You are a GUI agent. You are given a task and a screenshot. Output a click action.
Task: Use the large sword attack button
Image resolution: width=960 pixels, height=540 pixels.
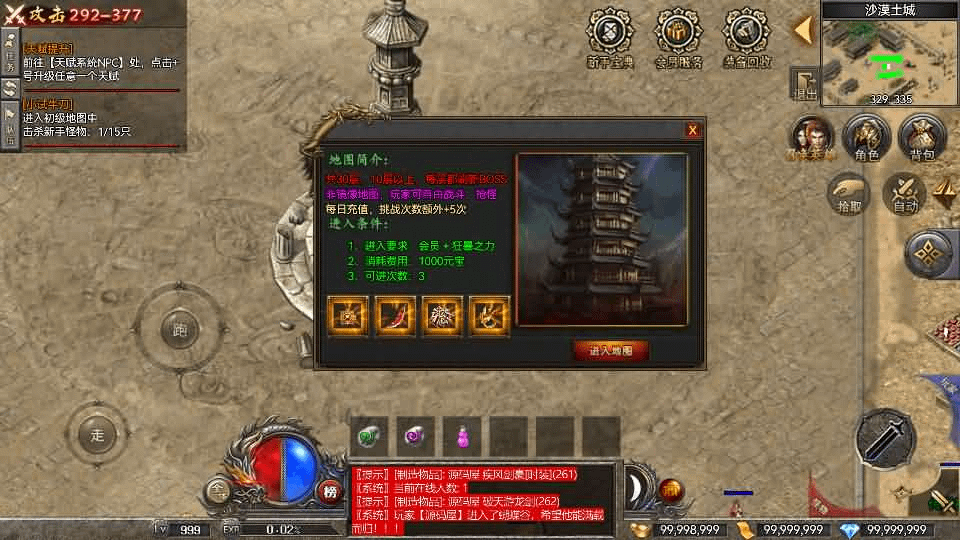click(x=885, y=438)
